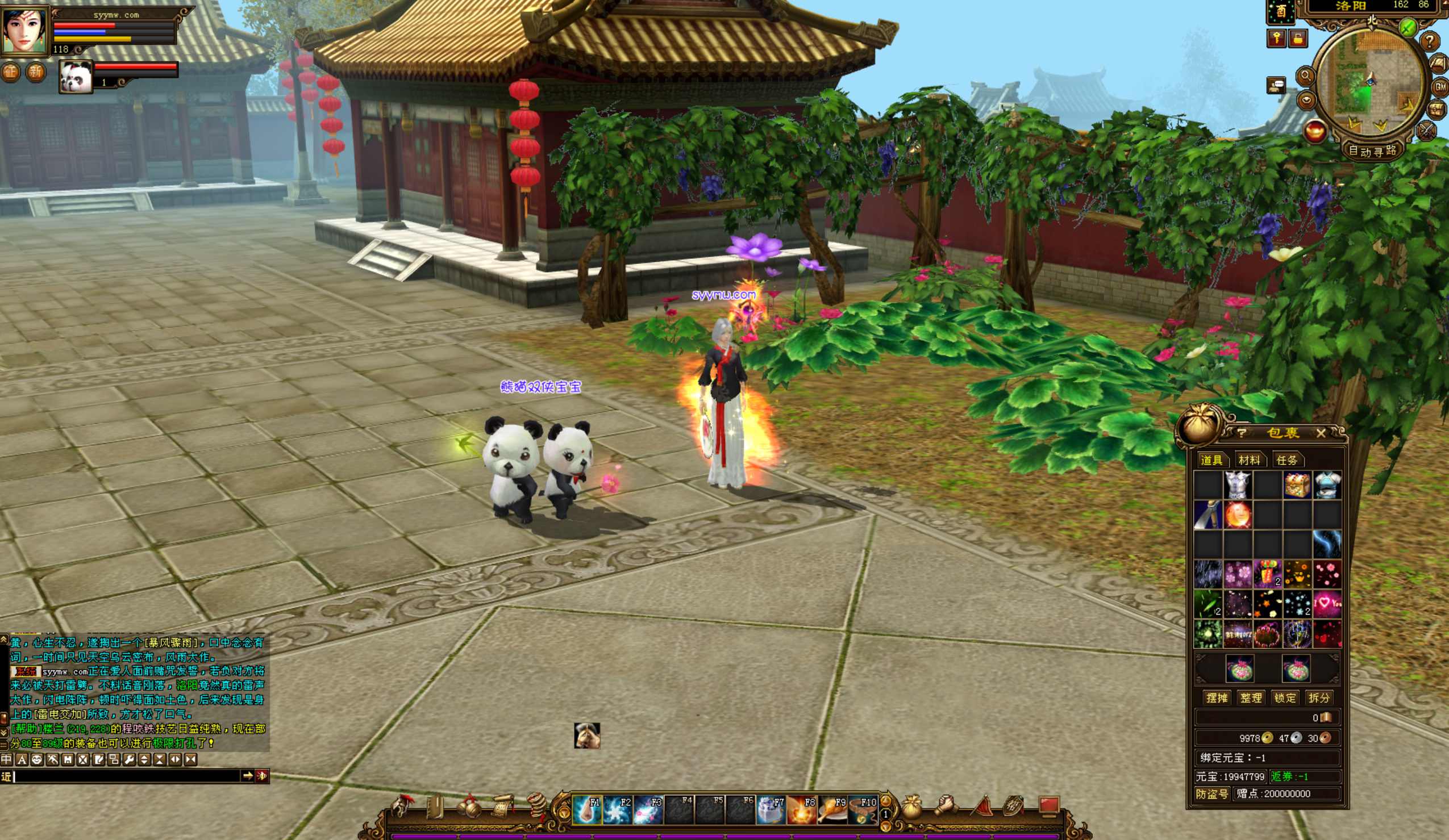This screenshot has height=840, width=1449.
Task: Use the roast chicken leg on F9
Action: point(832,809)
